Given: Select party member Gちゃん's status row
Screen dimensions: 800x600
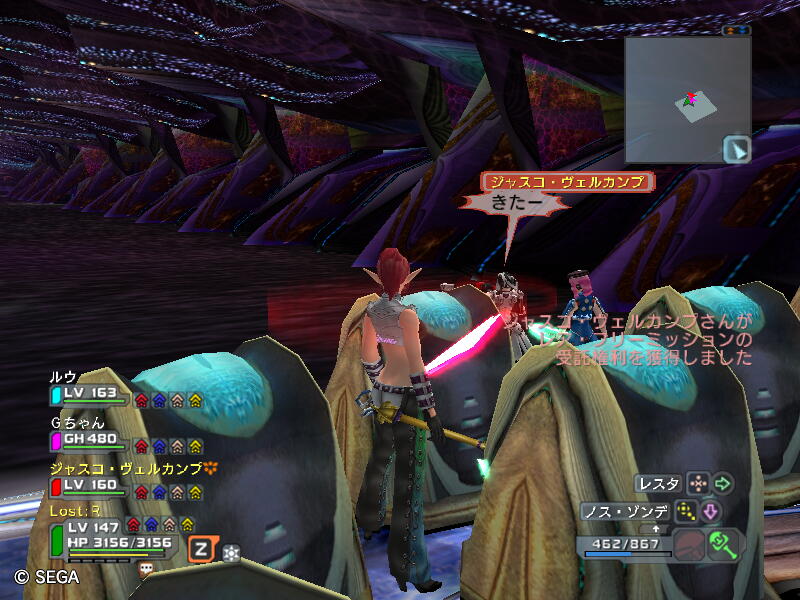Looking at the screenshot, I should pos(90,439).
